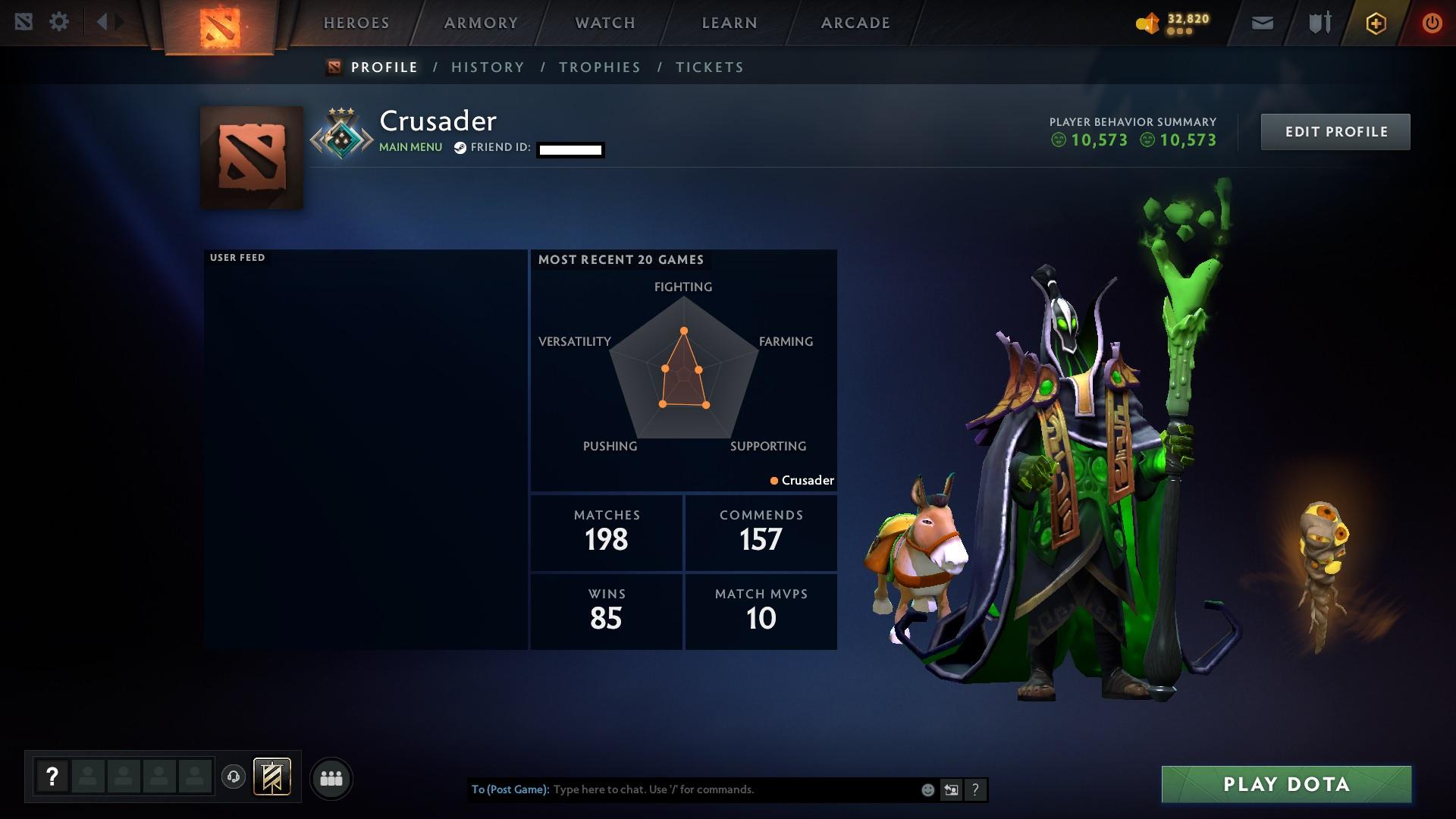Toggle the guild banner panel

click(x=272, y=777)
